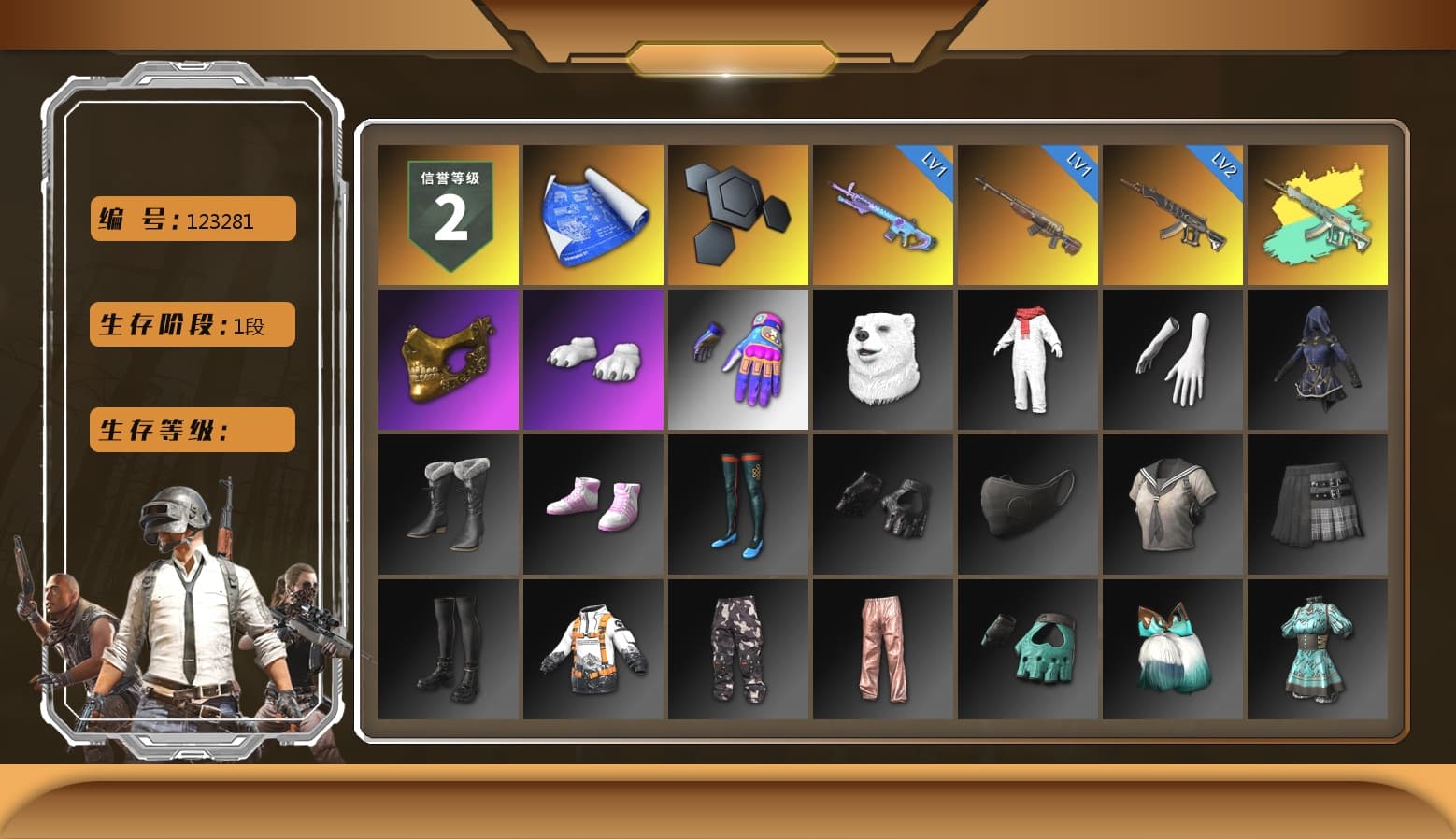The image size is (1456, 839).
Task: Open the blue blueprint item
Action: pos(592,213)
